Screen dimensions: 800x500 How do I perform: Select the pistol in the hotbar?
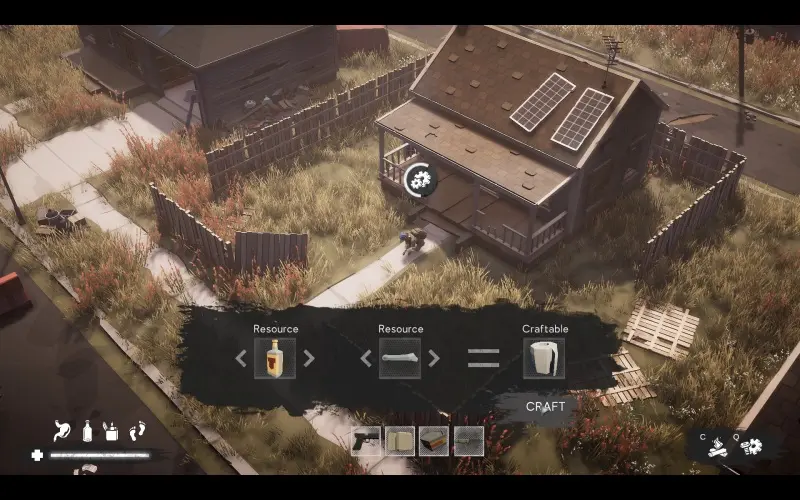[x=366, y=441]
